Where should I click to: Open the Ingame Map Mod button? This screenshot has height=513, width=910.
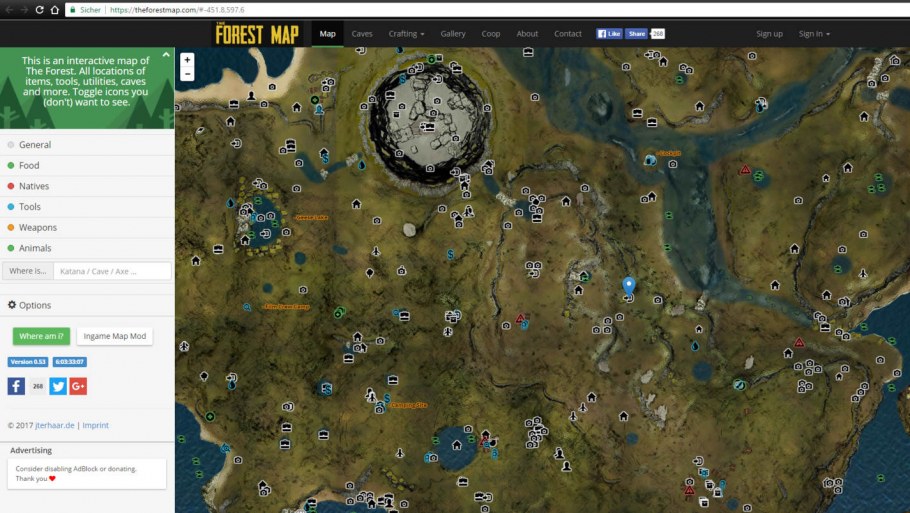pos(114,336)
